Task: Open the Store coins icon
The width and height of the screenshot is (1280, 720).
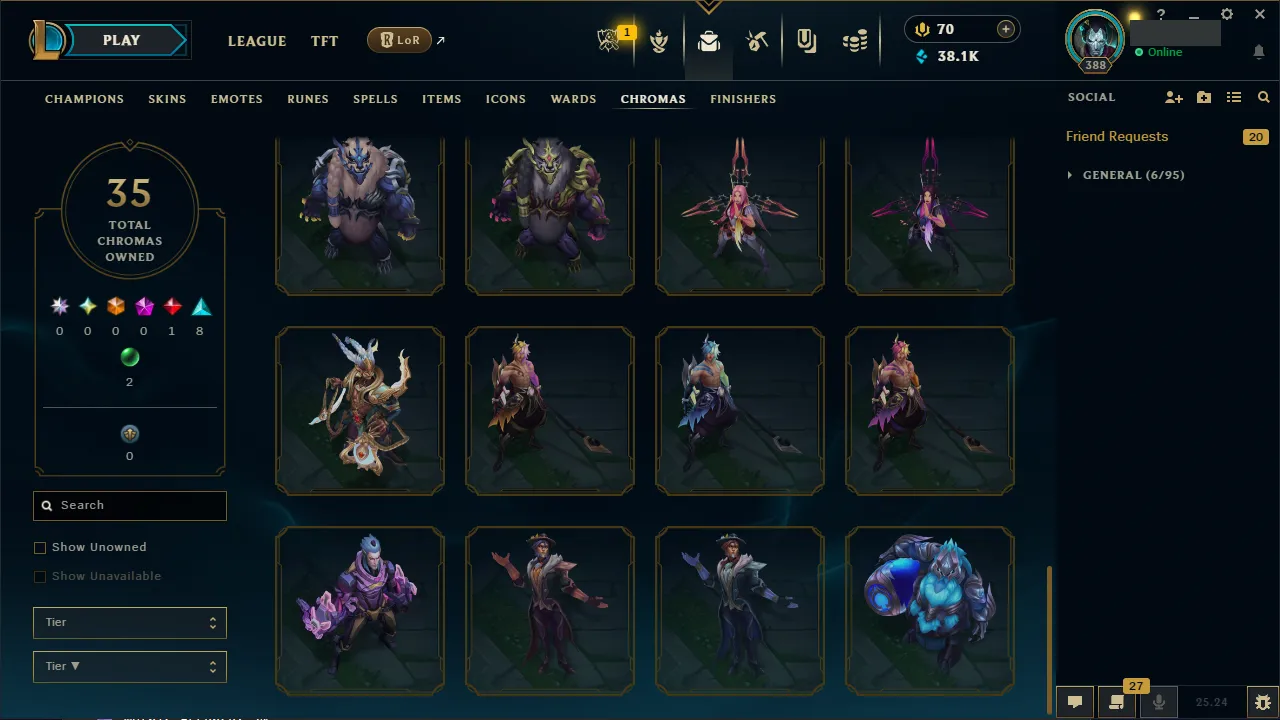Action: coord(855,40)
